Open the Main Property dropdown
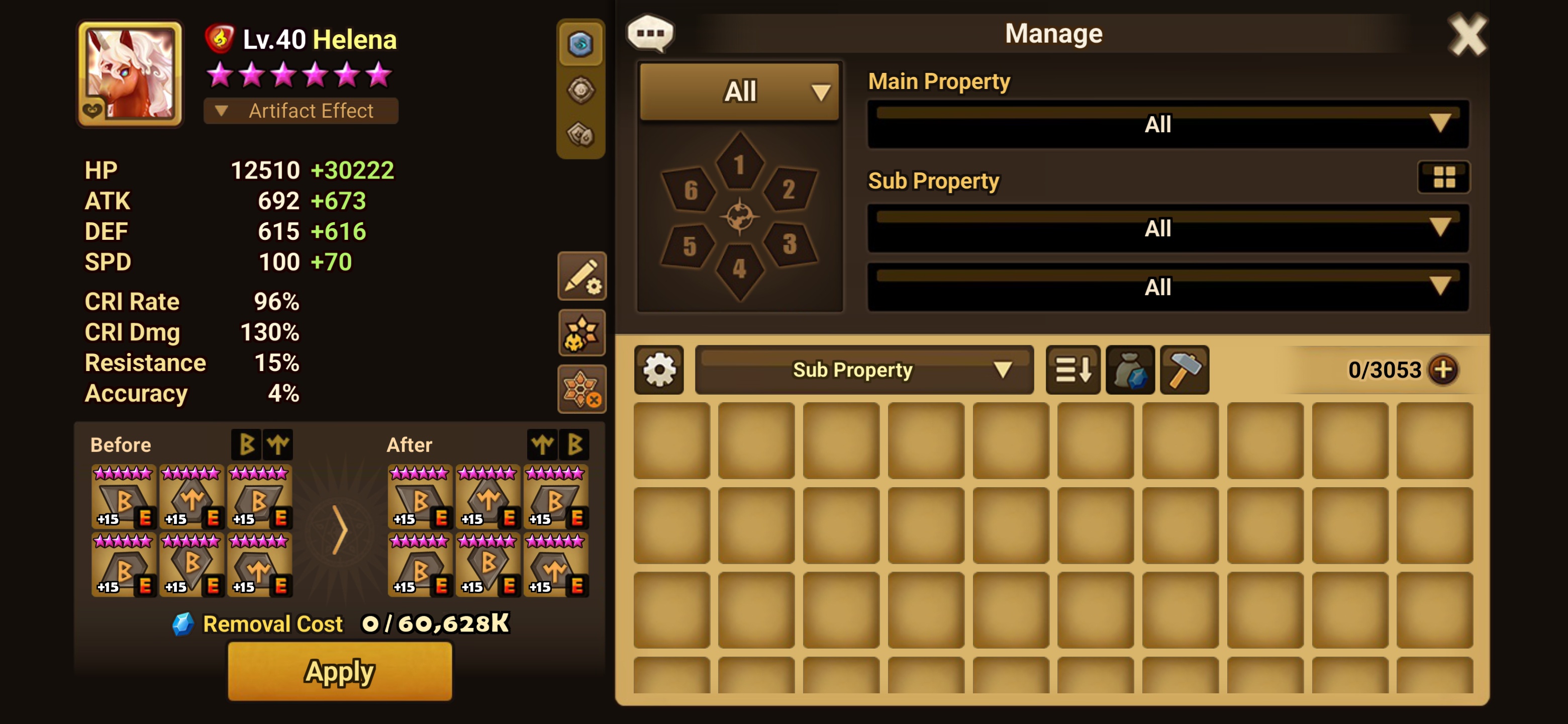The height and width of the screenshot is (724, 1568). [x=1167, y=124]
